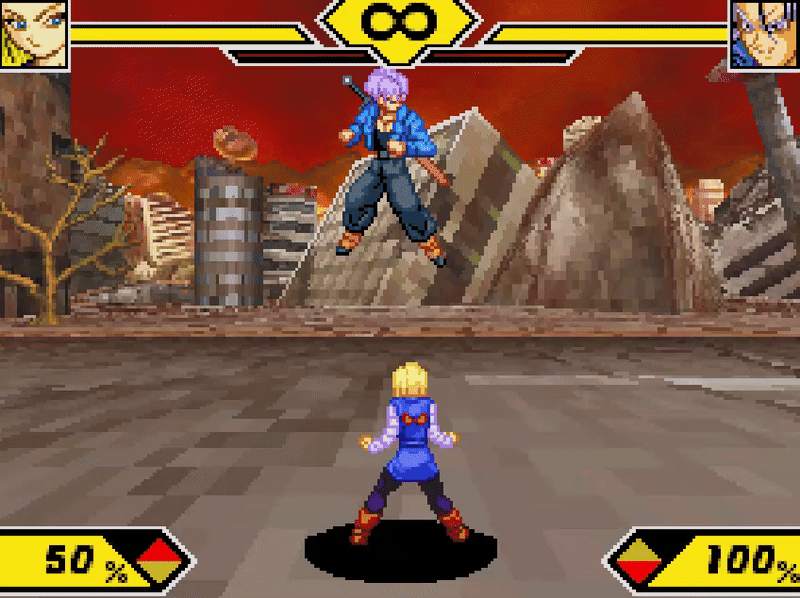Click Trunks' portrait icon
This screenshot has height=598, width=800.
coord(764,33)
